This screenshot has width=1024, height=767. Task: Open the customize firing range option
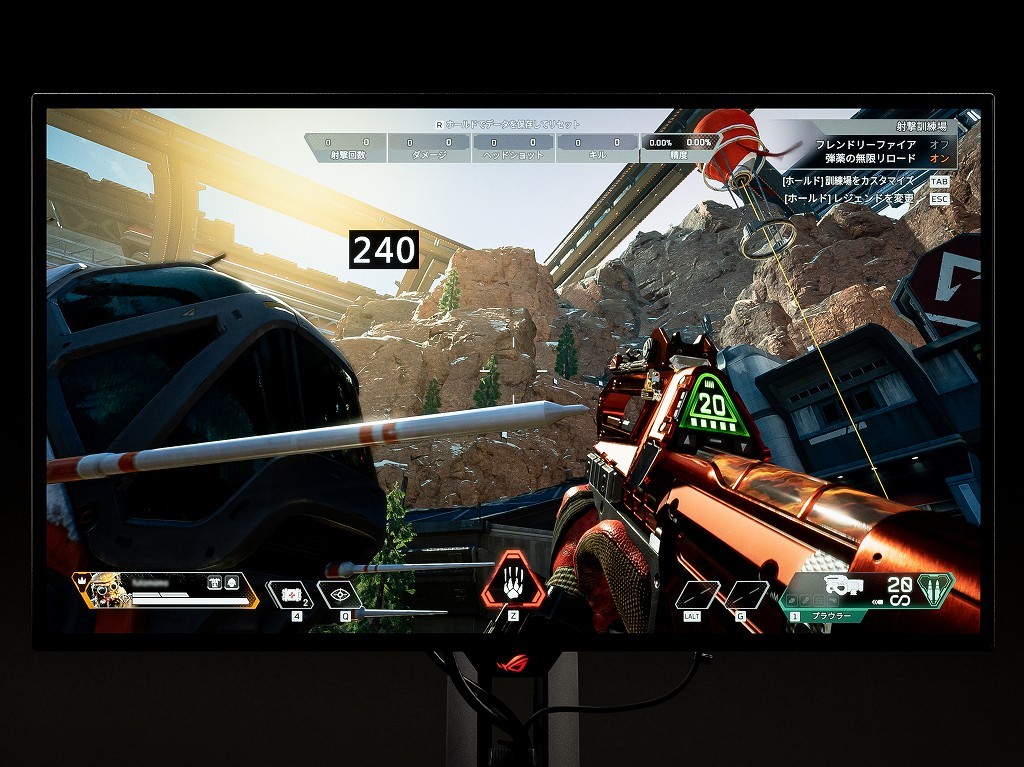tap(855, 181)
